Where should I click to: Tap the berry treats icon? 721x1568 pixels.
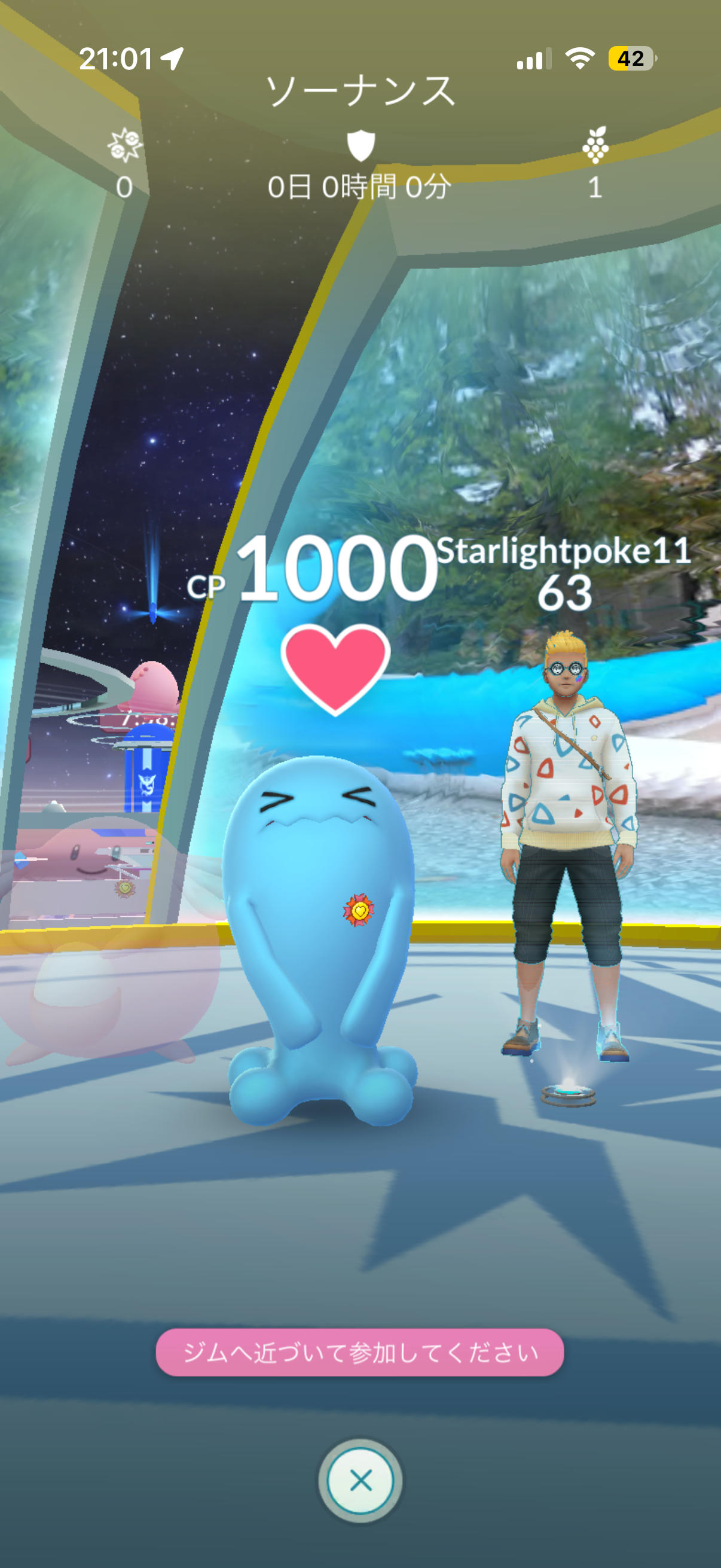595,145
